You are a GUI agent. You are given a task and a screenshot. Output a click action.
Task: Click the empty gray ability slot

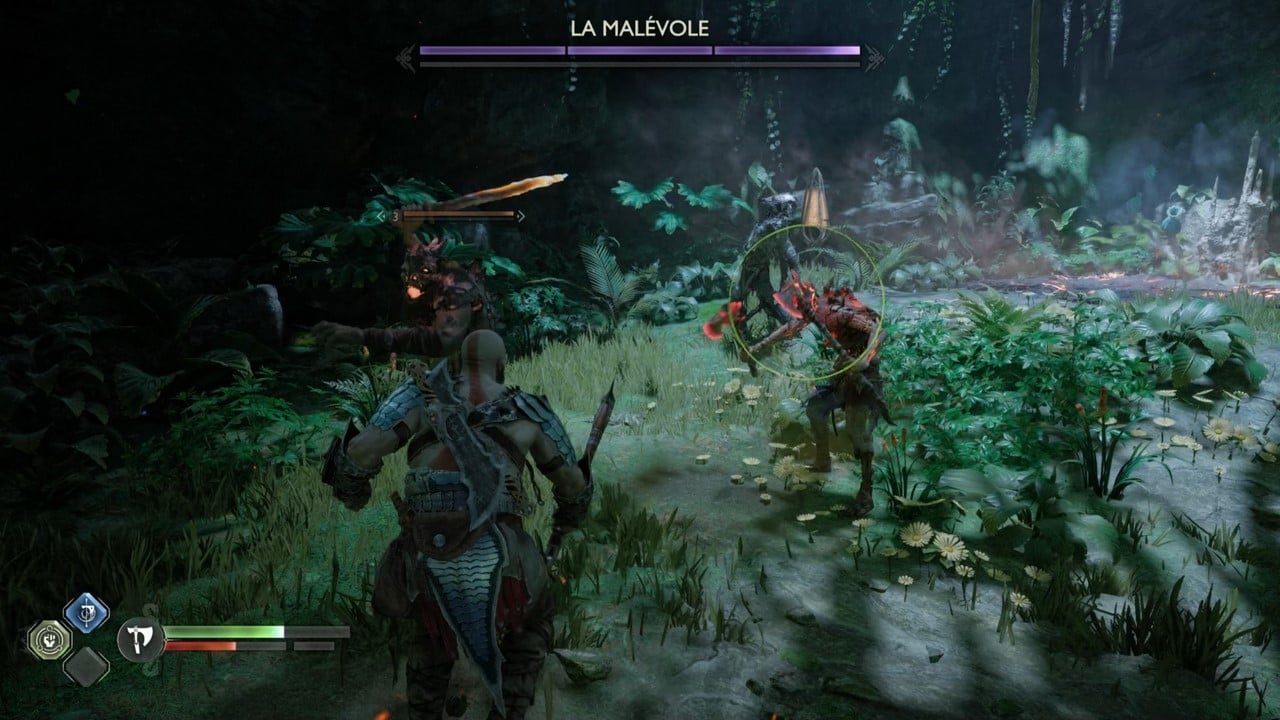point(86,666)
